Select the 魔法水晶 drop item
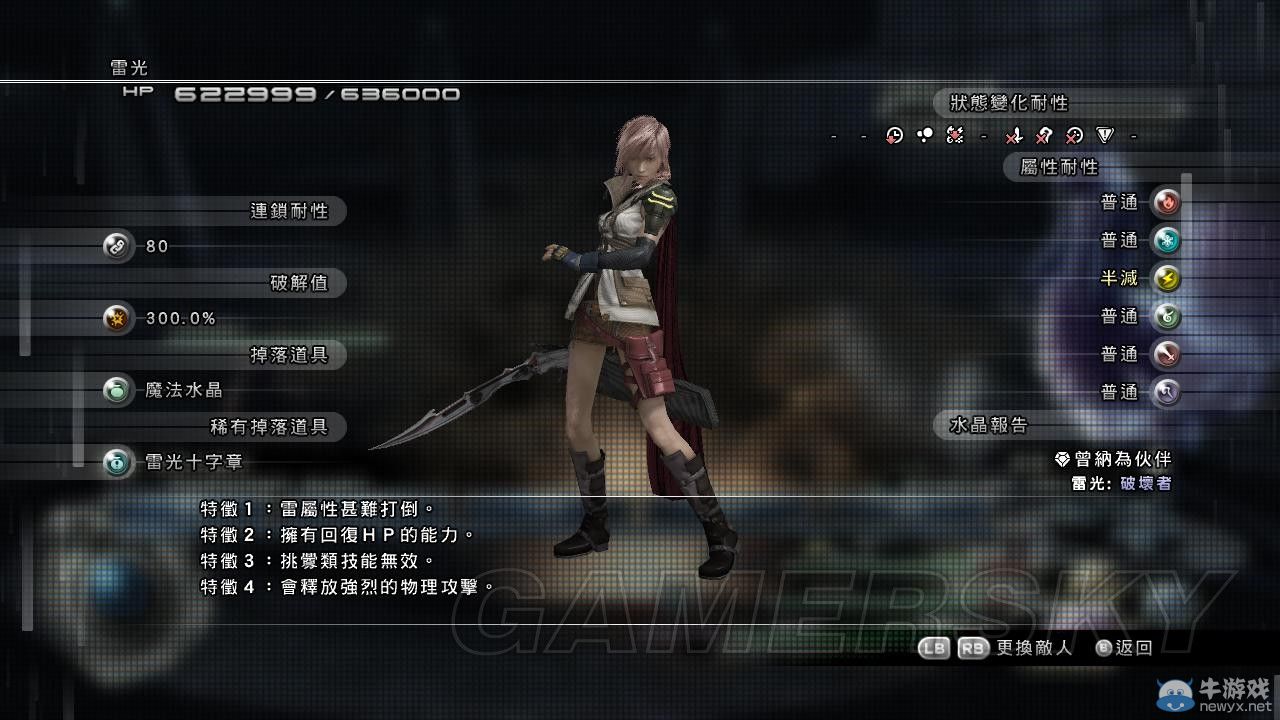The width and height of the screenshot is (1280, 720). (x=183, y=390)
